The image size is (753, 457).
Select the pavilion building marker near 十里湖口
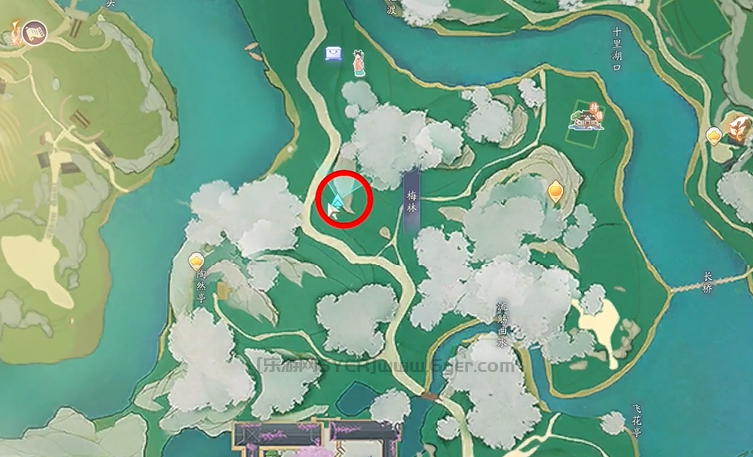click(586, 118)
